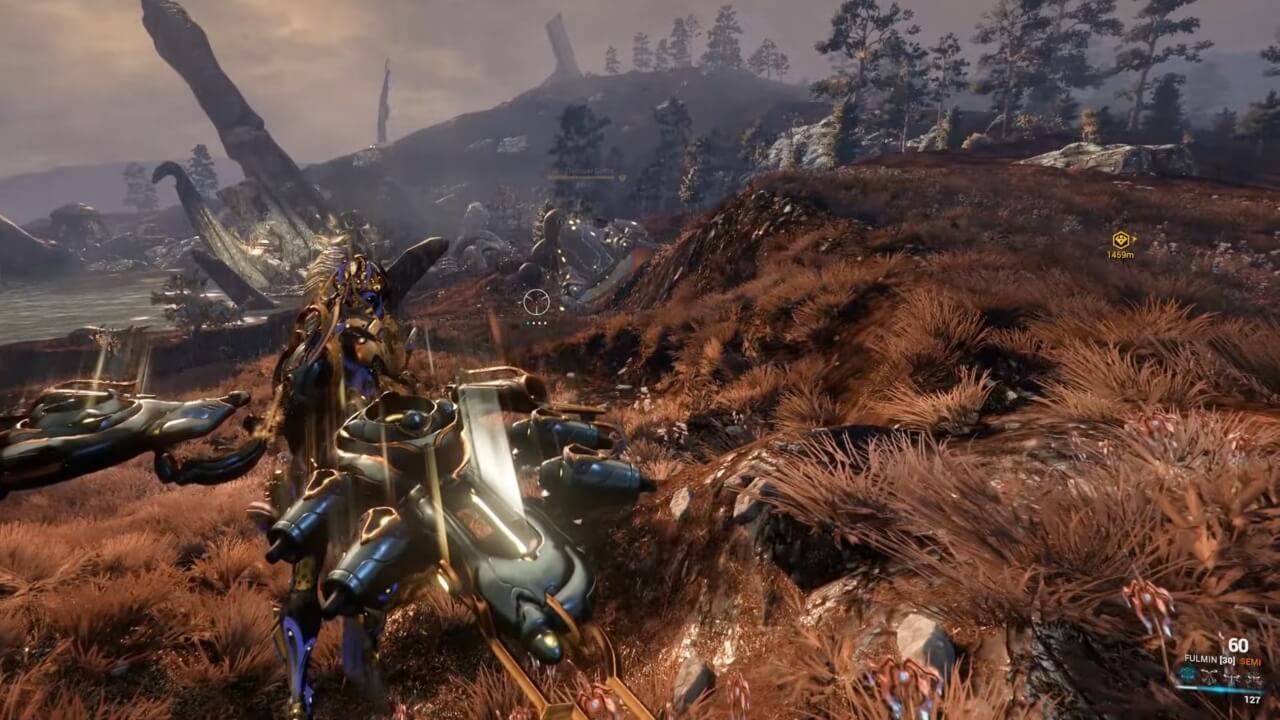The image size is (1280, 720).
Task: Open details on the [30] weapon rank badge
Action: coord(1226,660)
